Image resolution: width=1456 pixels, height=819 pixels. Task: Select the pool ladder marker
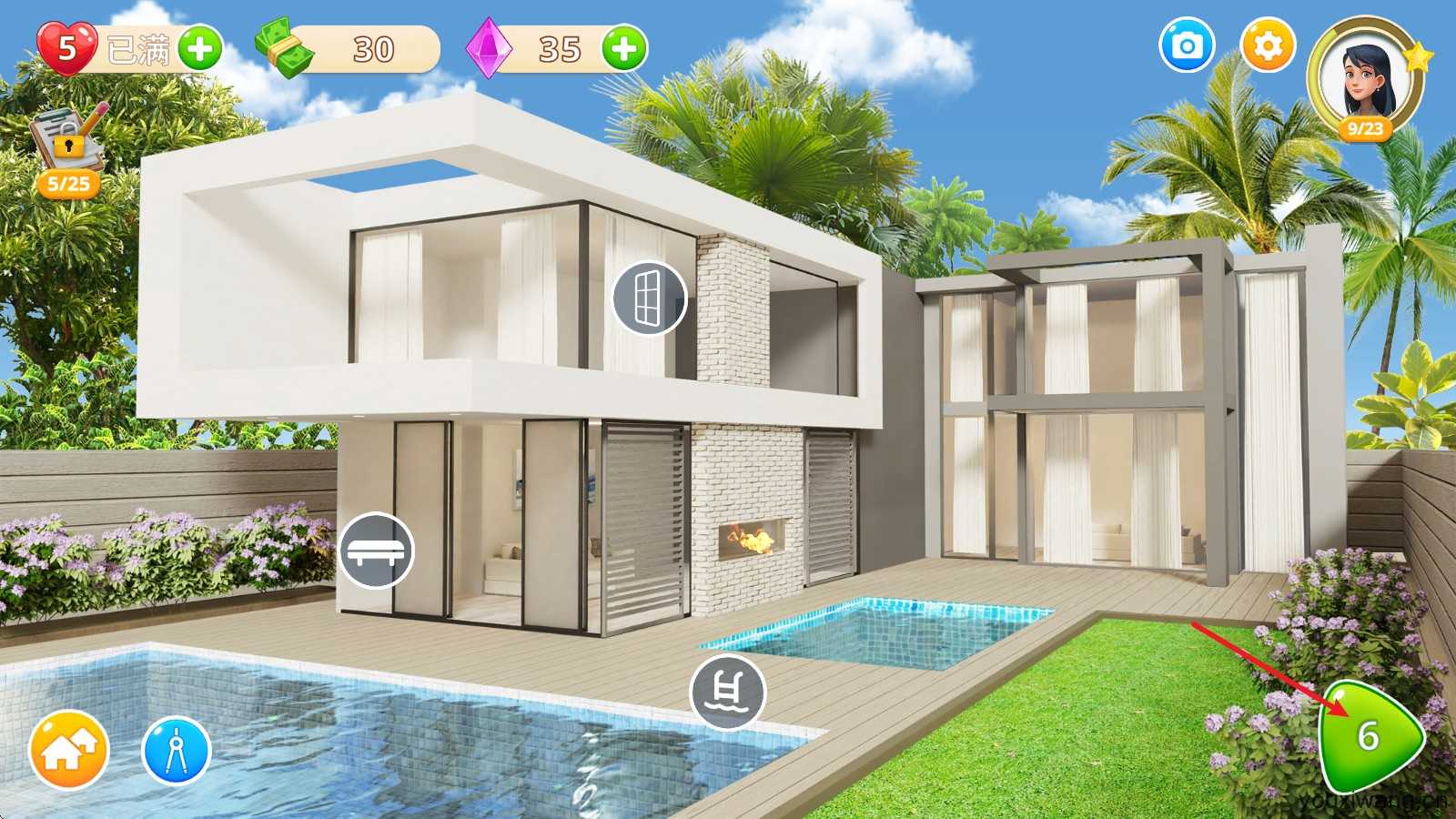(x=727, y=692)
